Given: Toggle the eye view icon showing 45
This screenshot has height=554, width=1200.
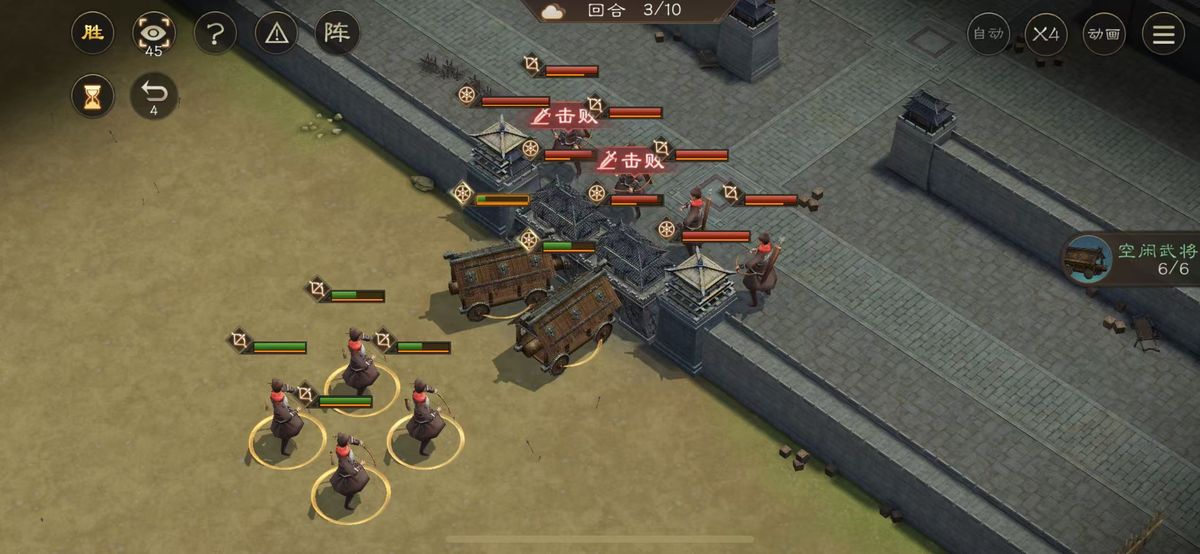Looking at the screenshot, I should tap(154, 33).
